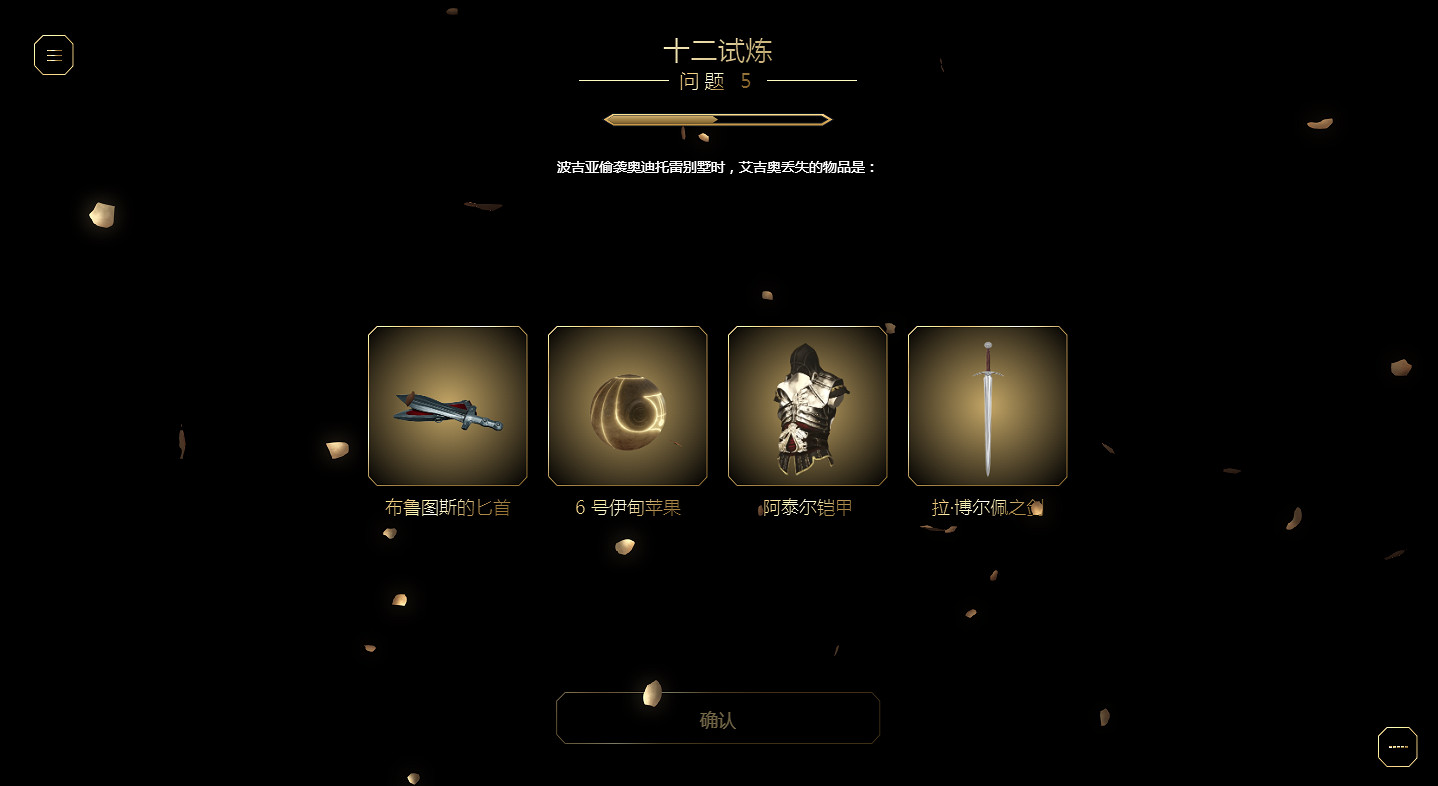Click the 十二试炼 title
Viewport: 1438px width, 786px height.
717,50
